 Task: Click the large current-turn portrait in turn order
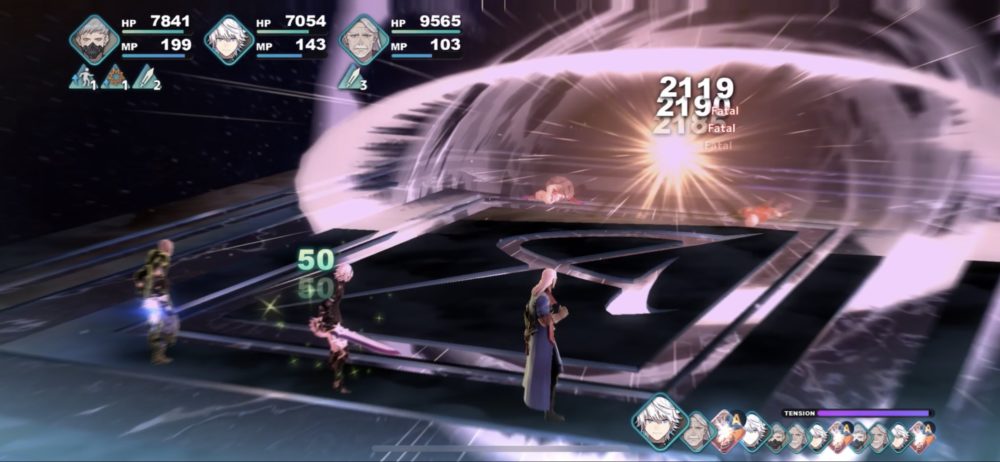pyautogui.click(x=656, y=419)
